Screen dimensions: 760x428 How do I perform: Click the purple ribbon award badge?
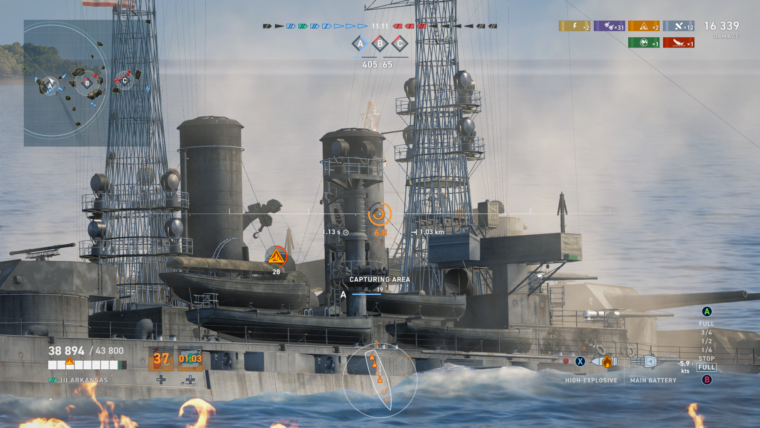pos(609,26)
